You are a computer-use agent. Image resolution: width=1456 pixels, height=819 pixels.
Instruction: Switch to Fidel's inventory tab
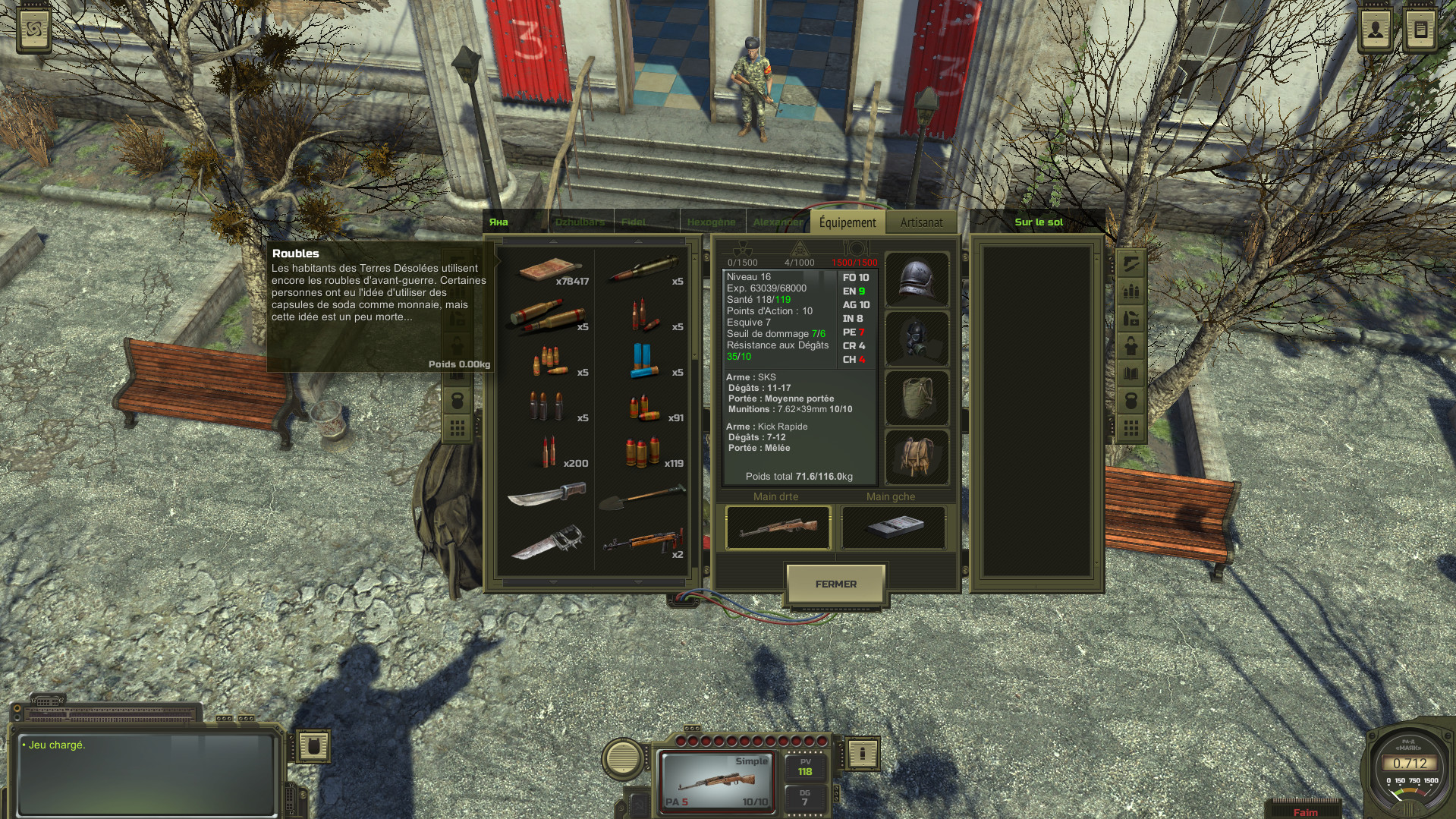[634, 222]
